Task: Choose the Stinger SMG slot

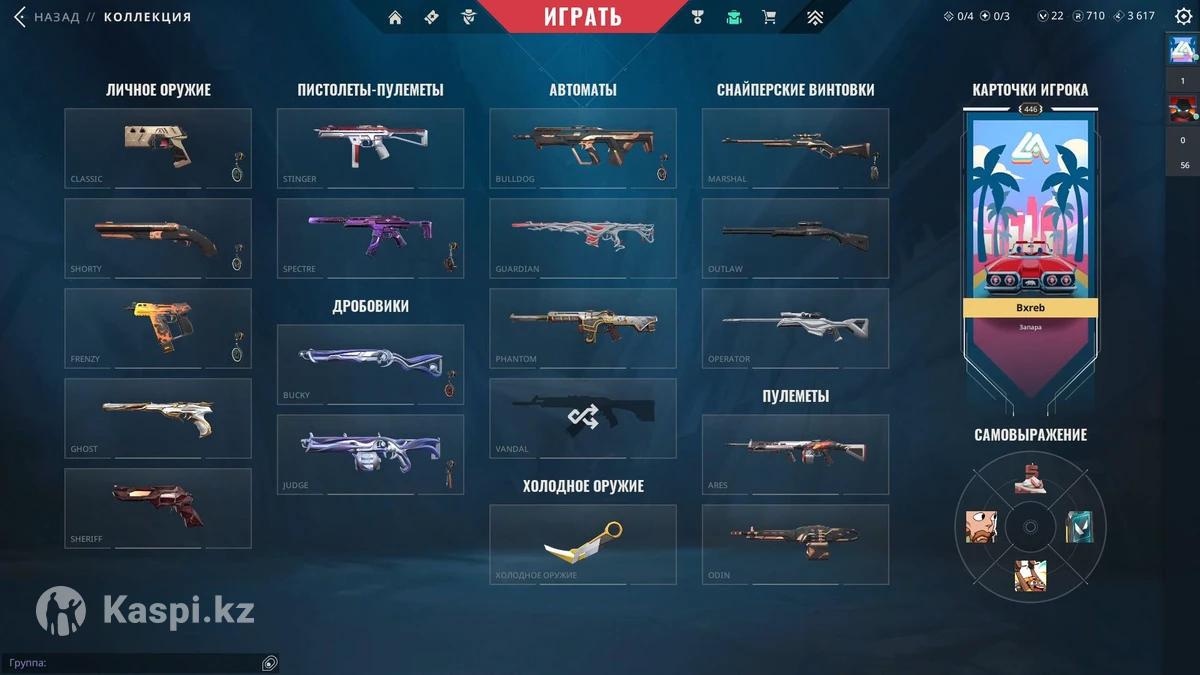Action: point(370,147)
